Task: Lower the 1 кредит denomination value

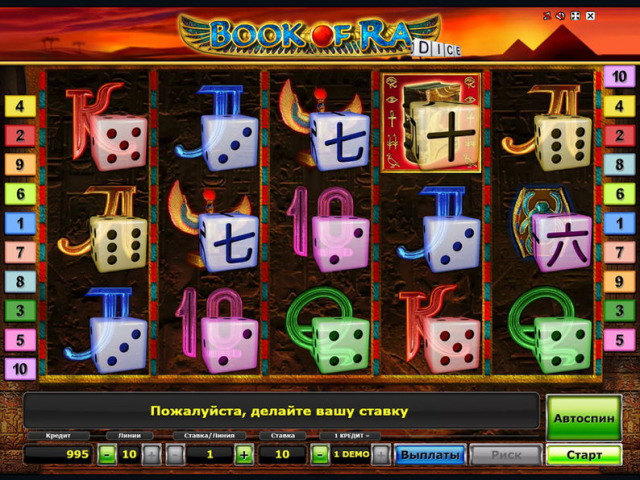Action: [319, 455]
